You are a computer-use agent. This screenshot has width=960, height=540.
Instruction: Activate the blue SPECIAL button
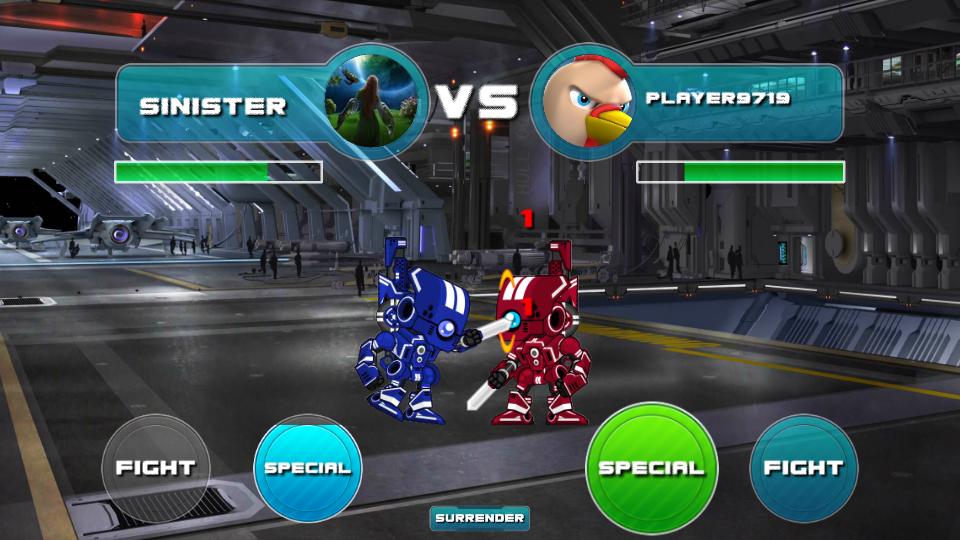(x=308, y=468)
